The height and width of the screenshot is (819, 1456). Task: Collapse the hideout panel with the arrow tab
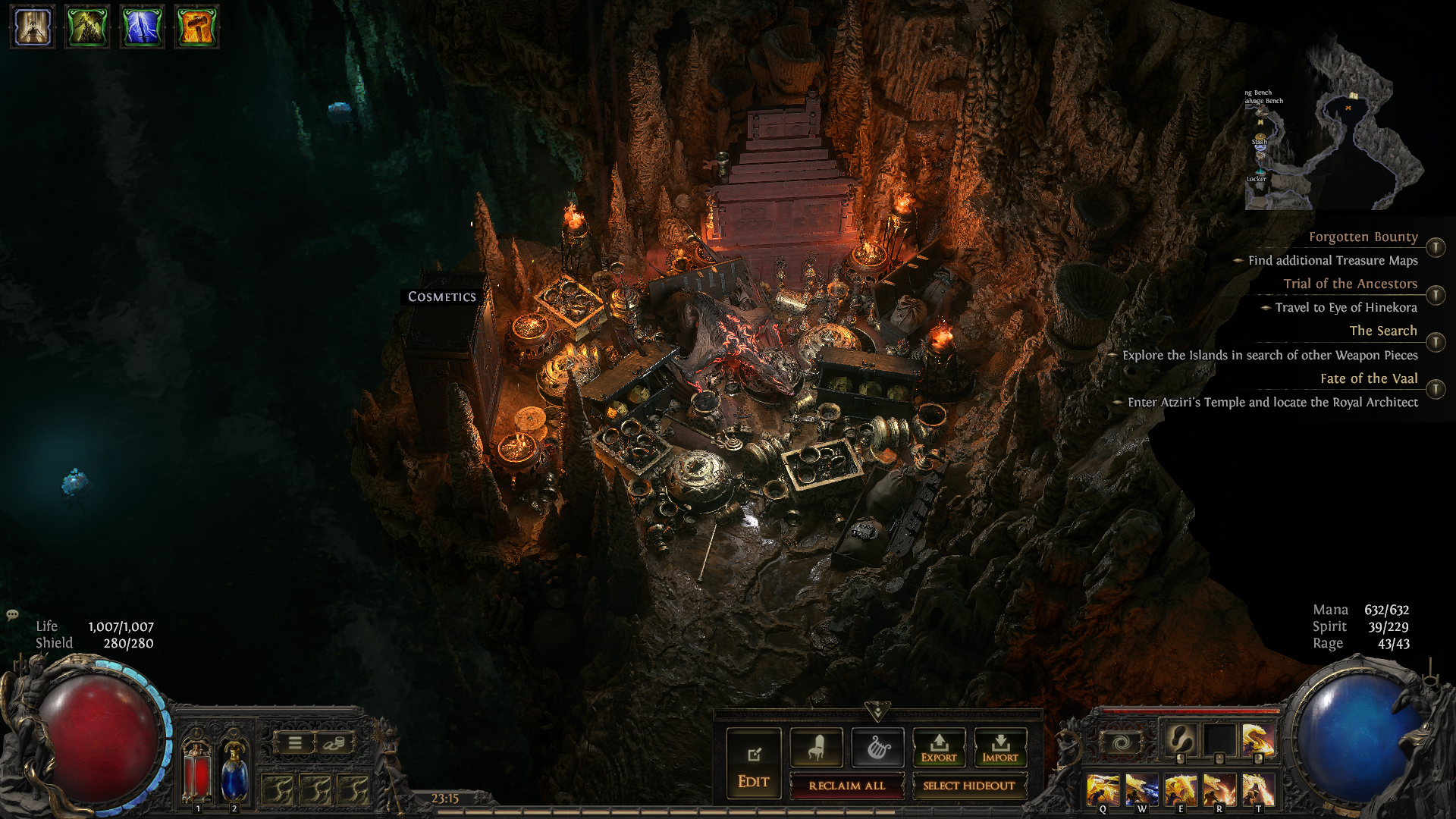click(877, 711)
